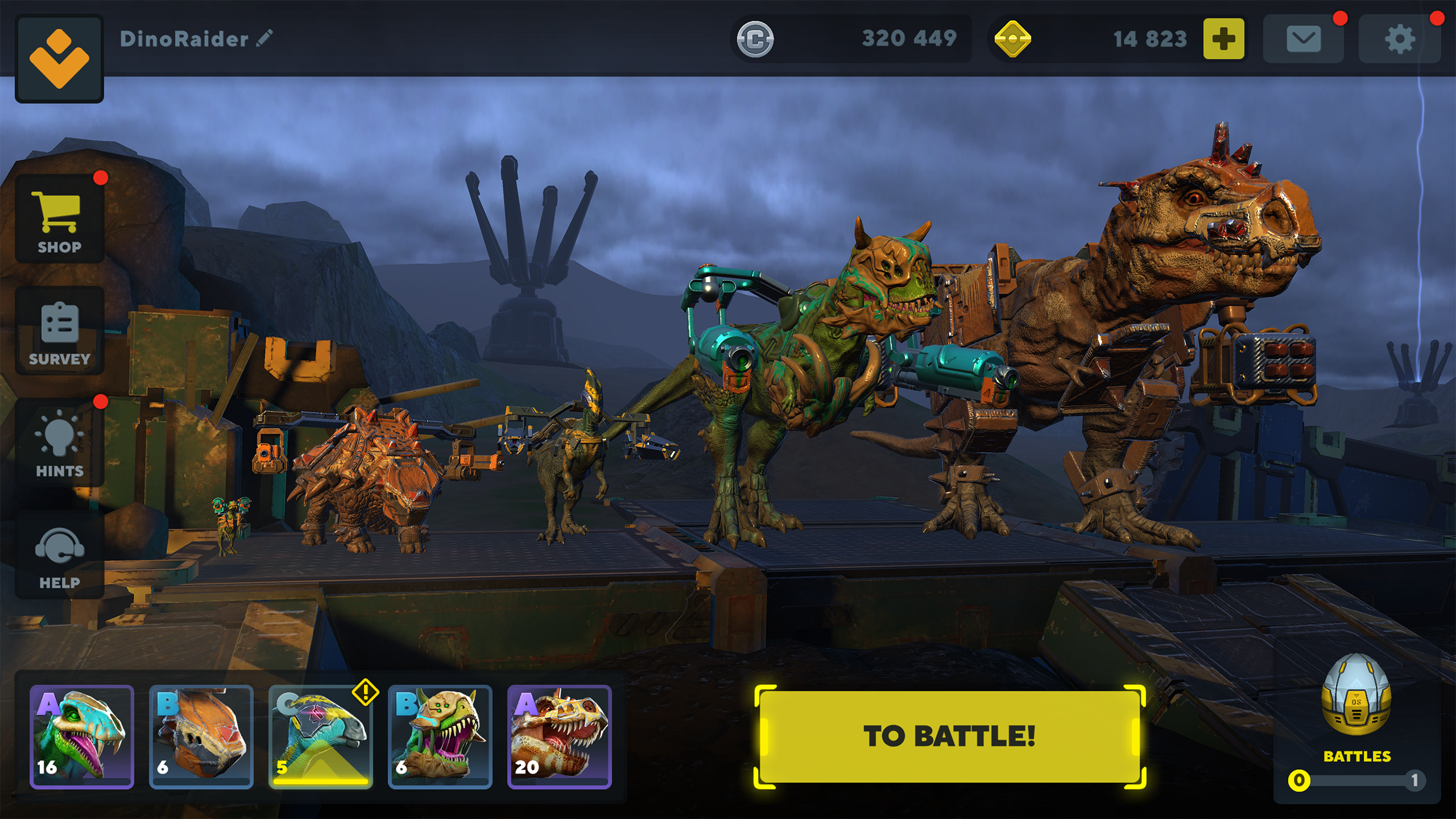
Task: Open the mail inbox
Action: (x=1304, y=39)
